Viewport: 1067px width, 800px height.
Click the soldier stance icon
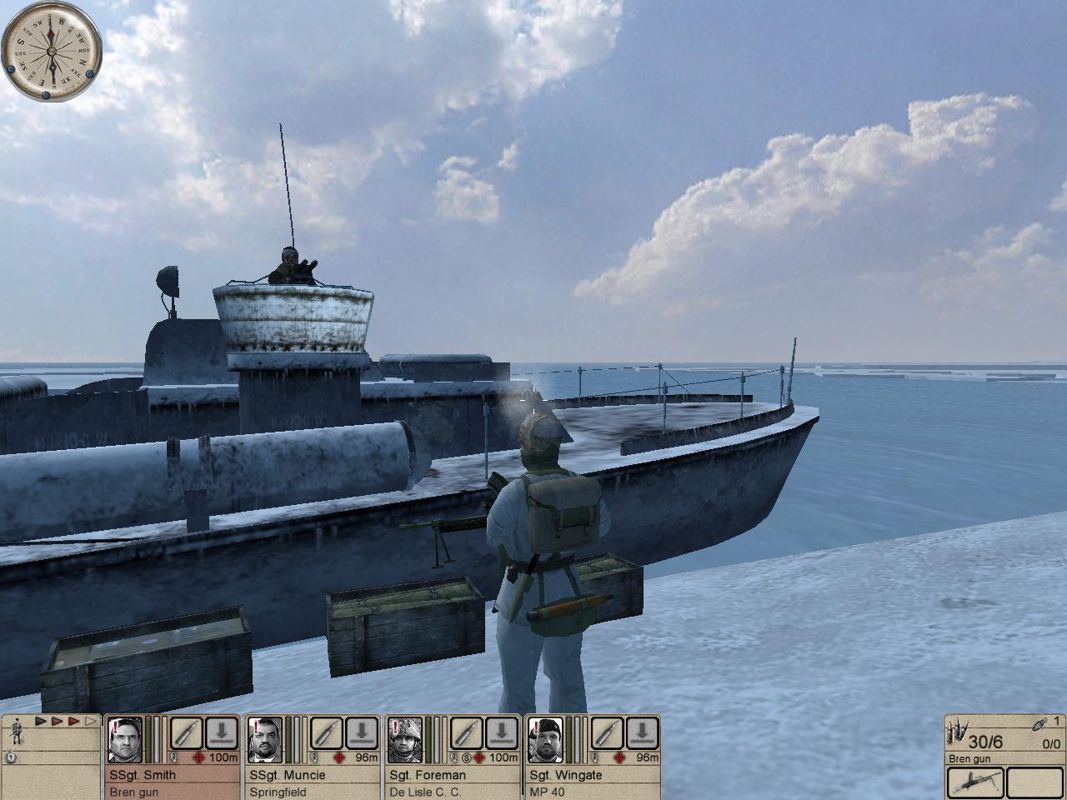click(x=16, y=733)
